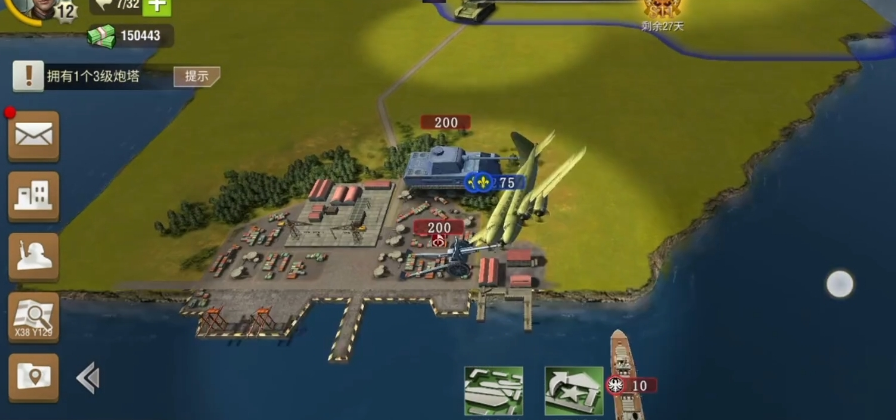Select the green star-and-arrow action icon

[573, 390]
